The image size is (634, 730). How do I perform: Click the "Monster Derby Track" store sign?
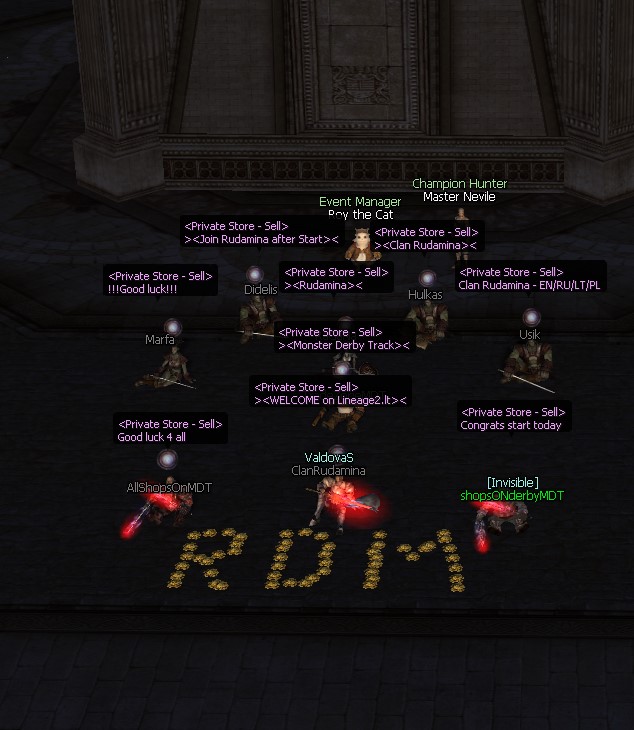point(345,338)
